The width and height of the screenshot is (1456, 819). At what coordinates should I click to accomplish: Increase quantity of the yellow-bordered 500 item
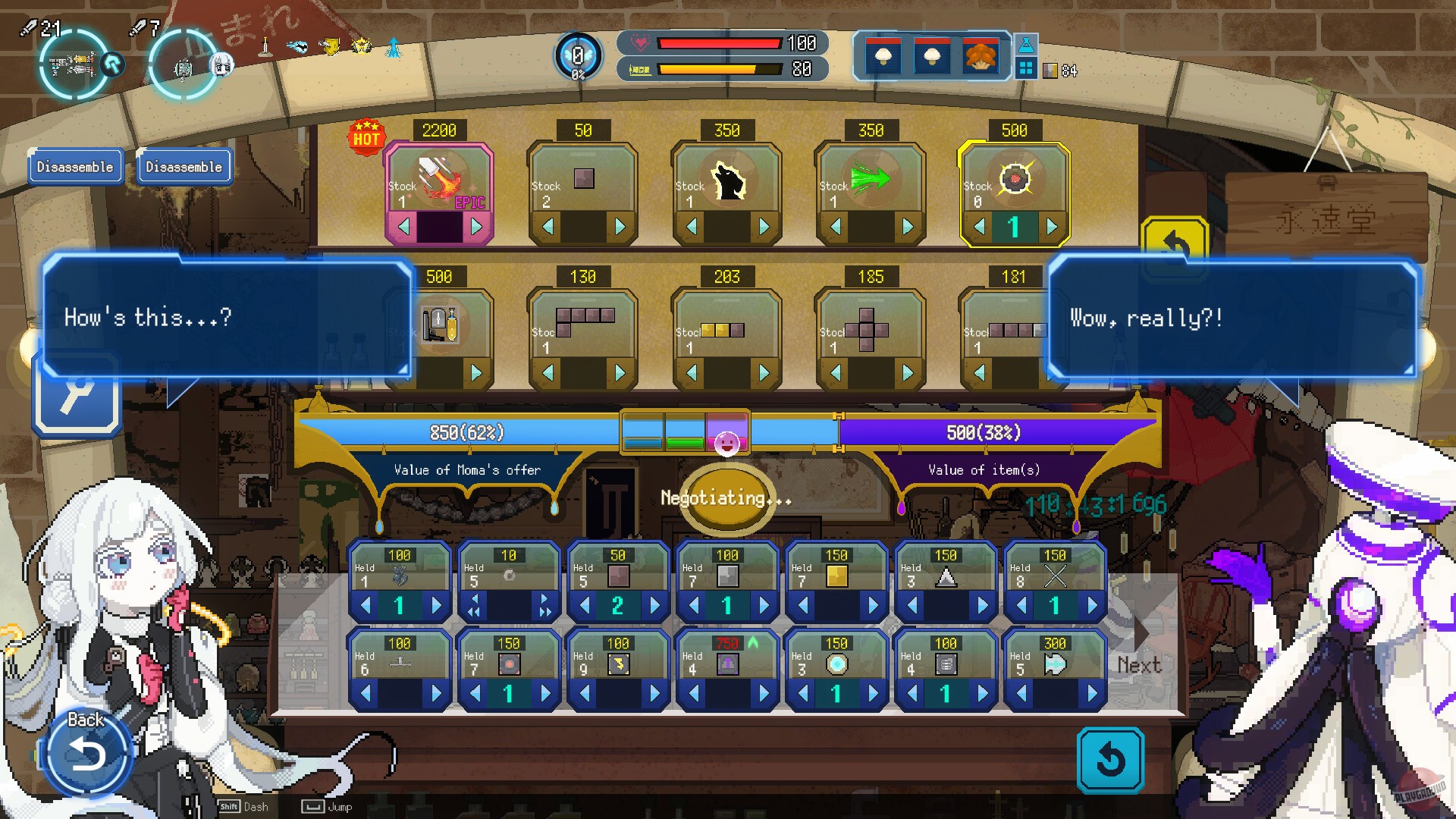pos(1050,225)
